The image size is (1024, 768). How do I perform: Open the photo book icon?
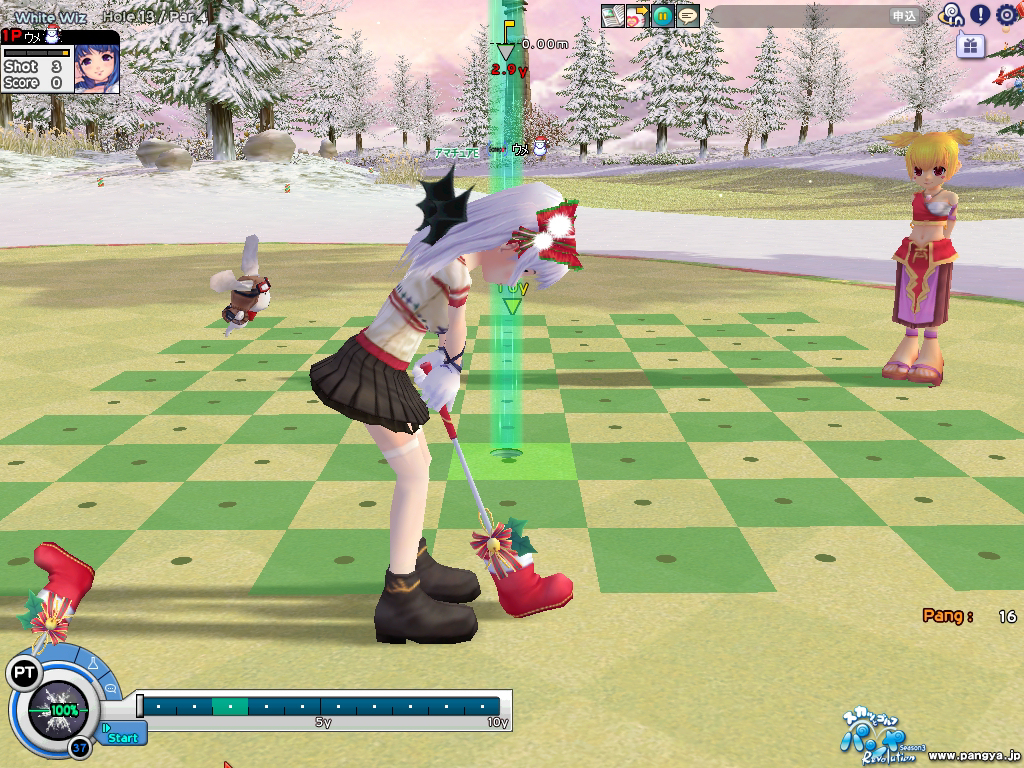click(x=612, y=16)
